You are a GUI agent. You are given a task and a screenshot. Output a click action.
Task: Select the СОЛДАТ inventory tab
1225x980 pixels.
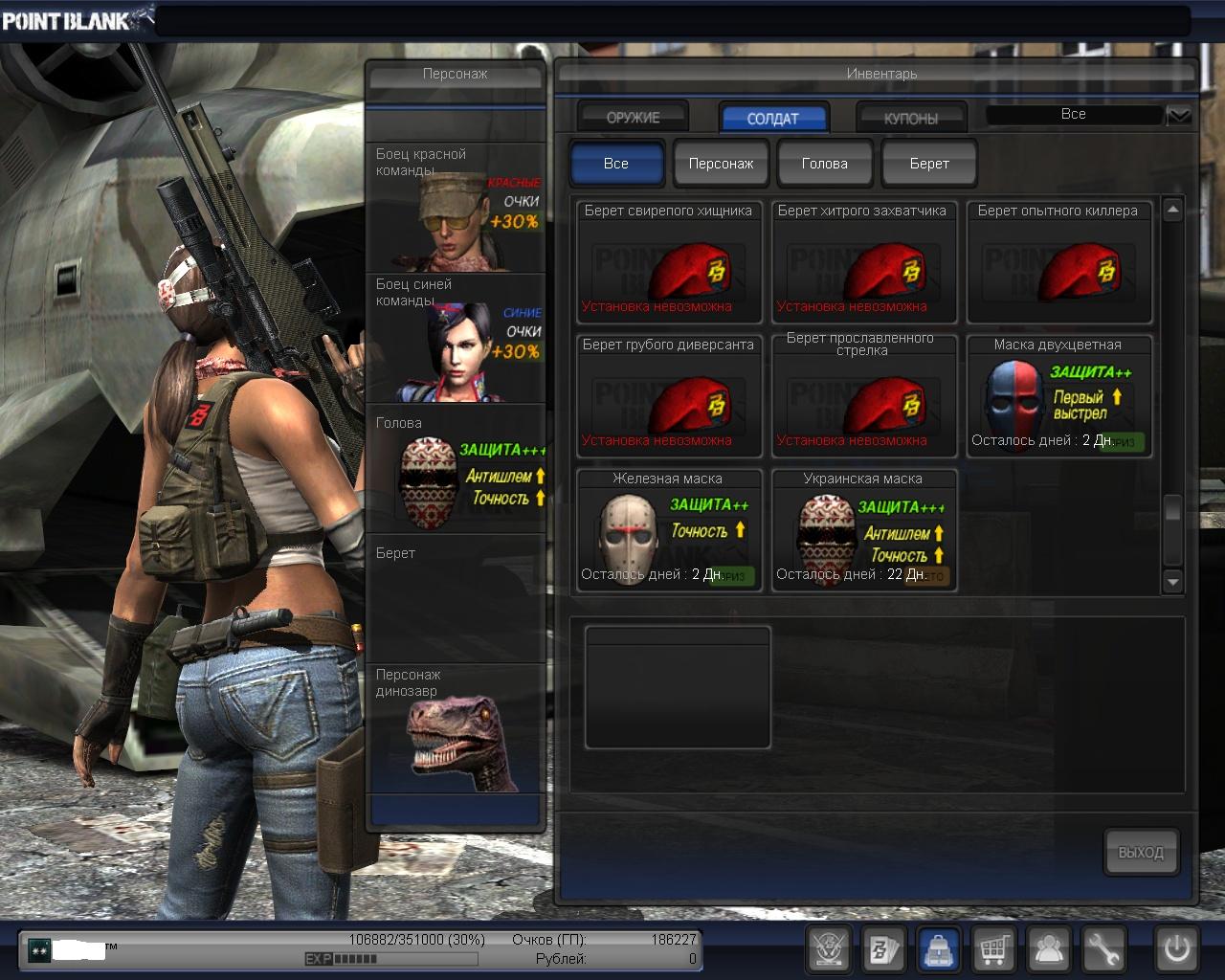point(772,119)
